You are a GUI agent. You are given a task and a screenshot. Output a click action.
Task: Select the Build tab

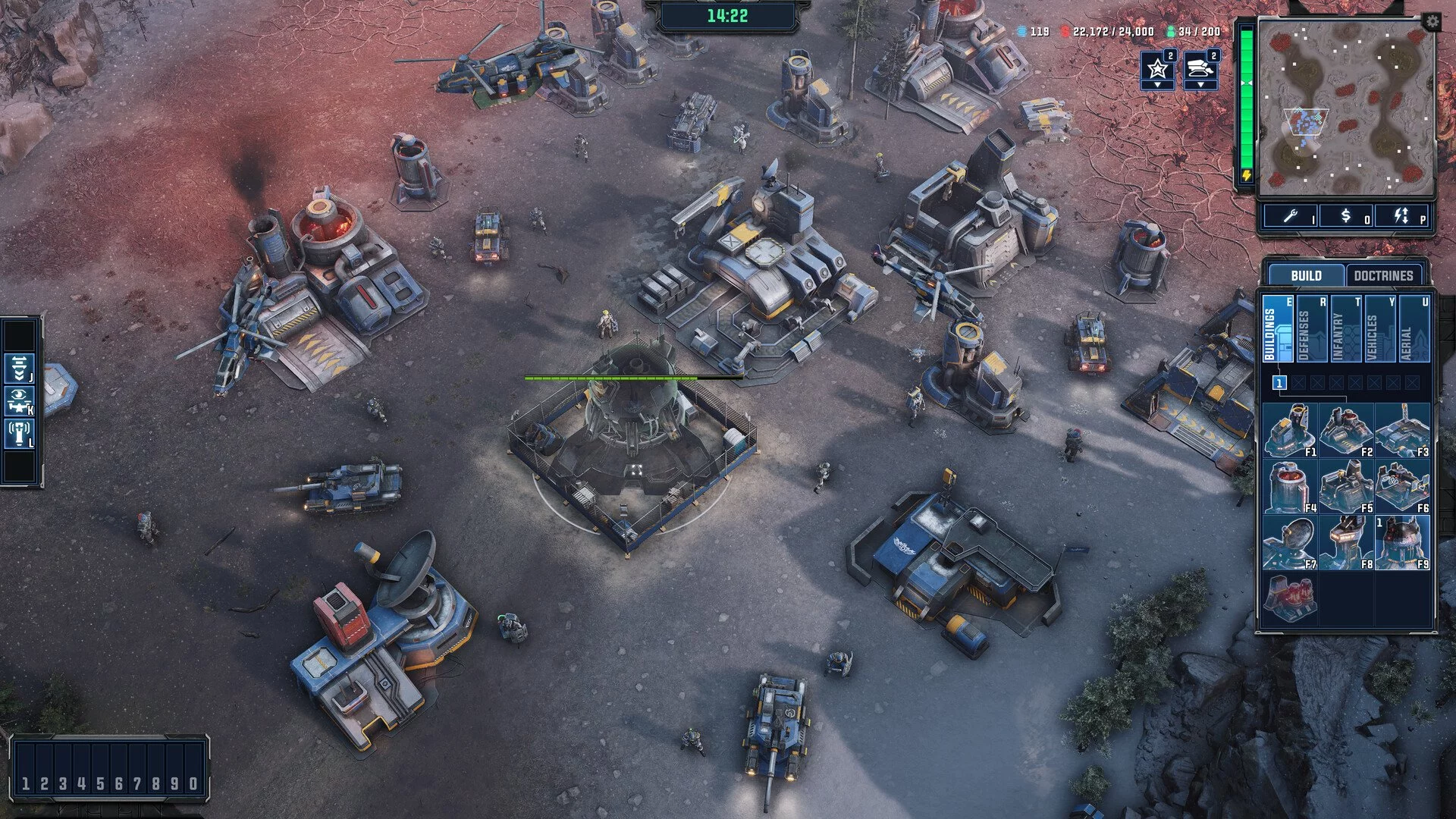coord(1305,275)
